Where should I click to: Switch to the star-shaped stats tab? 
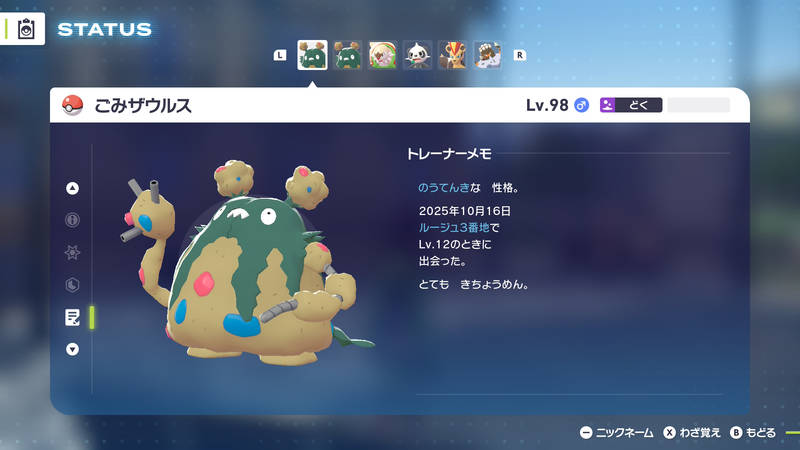(72, 252)
